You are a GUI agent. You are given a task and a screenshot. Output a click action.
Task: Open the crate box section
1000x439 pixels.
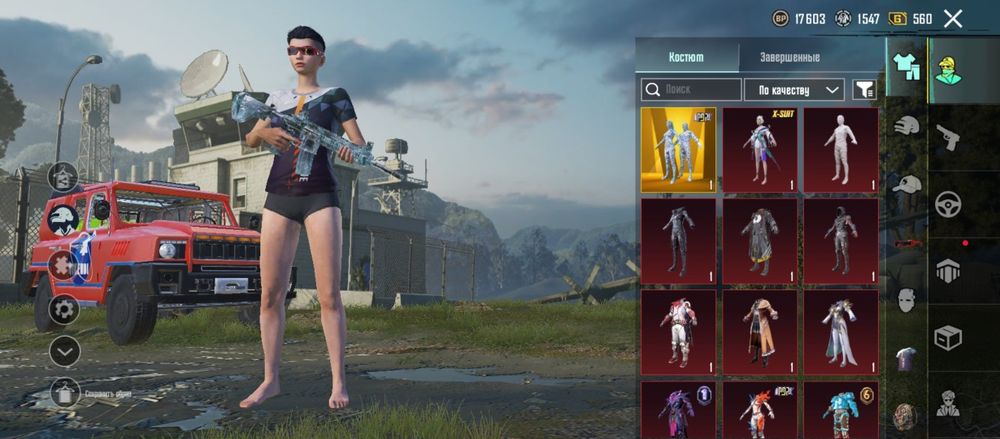(947, 338)
